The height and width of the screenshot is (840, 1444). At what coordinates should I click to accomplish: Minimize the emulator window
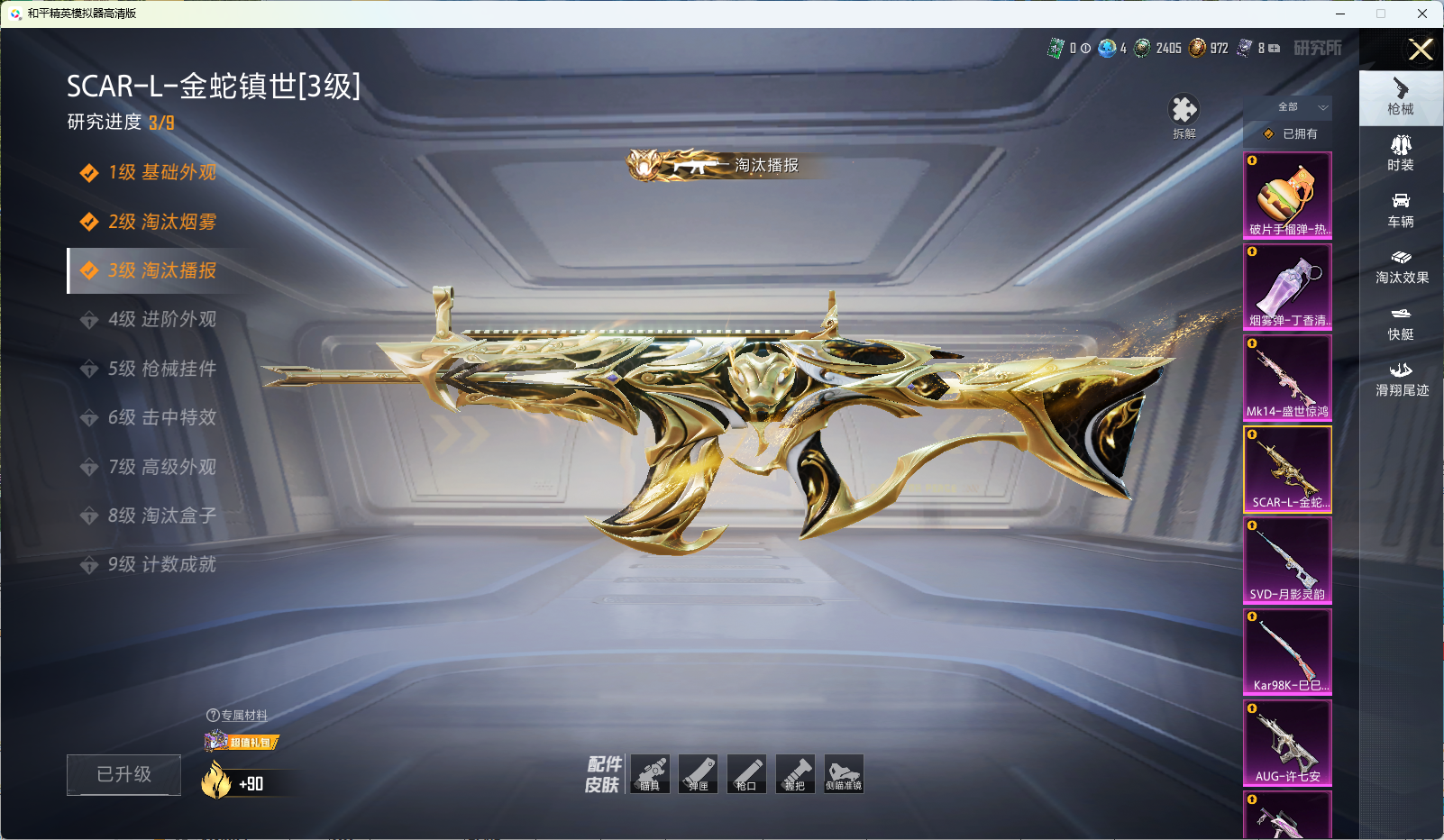[1340, 14]
